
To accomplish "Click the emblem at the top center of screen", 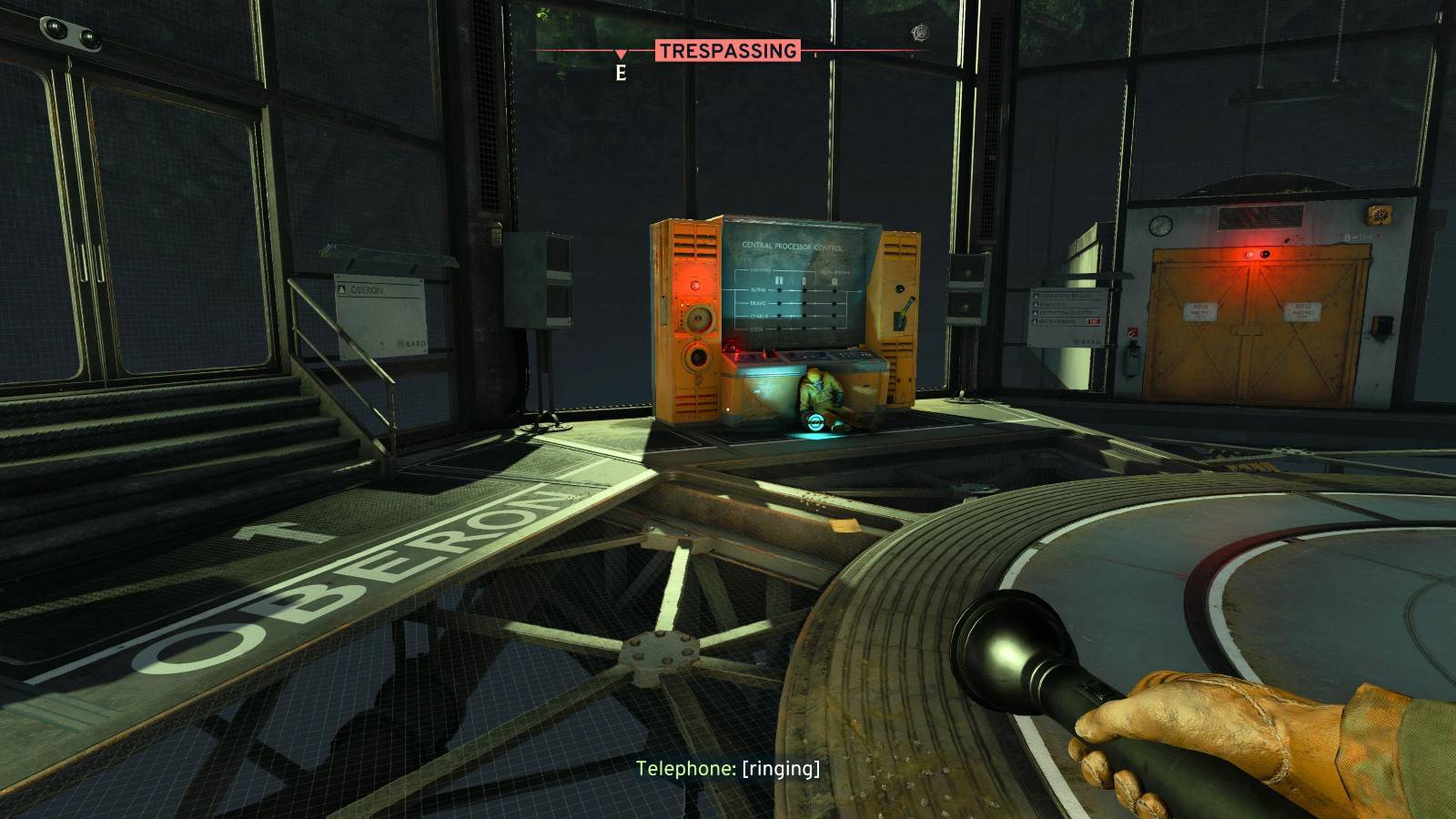I will pyautogui.click(x=921, y=31).
